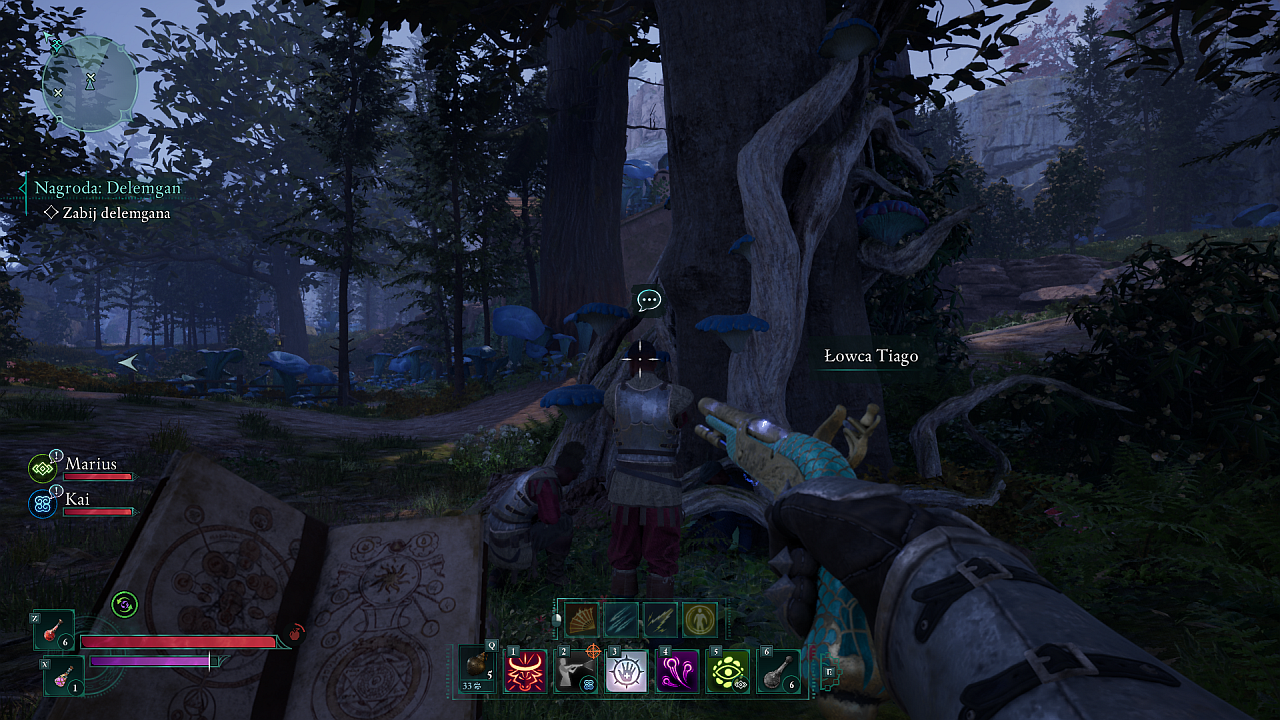This screenshot has width=1280, height=720.
Task: Choose the teal claw slash spell icon
Action: (x=621, y=620)
